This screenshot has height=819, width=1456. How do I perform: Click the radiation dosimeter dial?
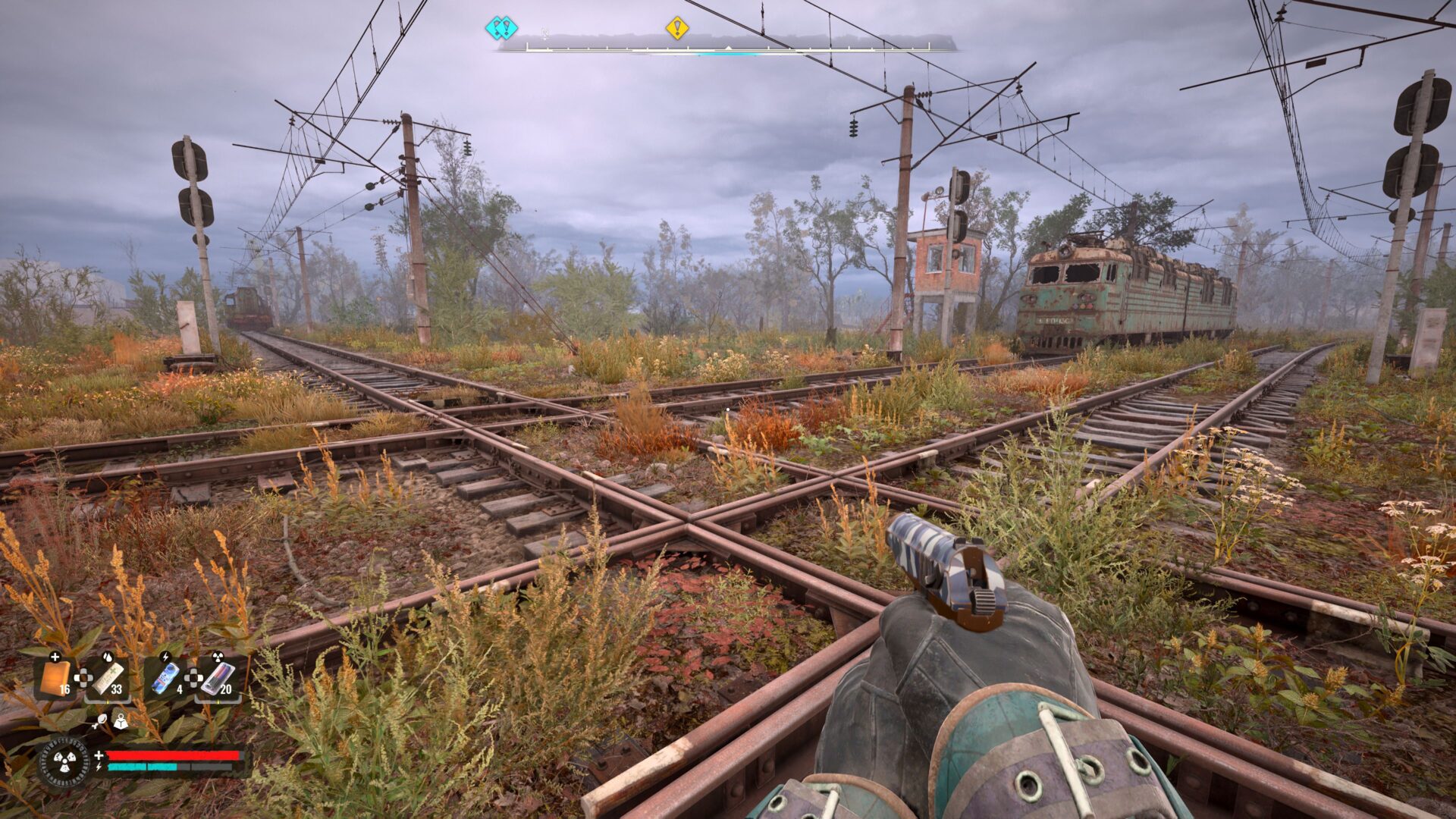pyautogui.click(x=64, y=761)
